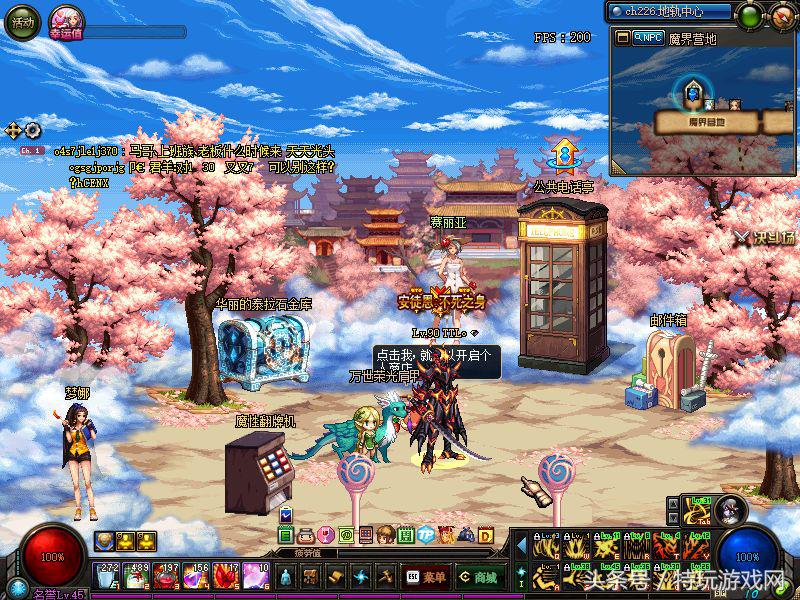
Task: Open the character silhouette menu icon
Action: tap(285, 577)
